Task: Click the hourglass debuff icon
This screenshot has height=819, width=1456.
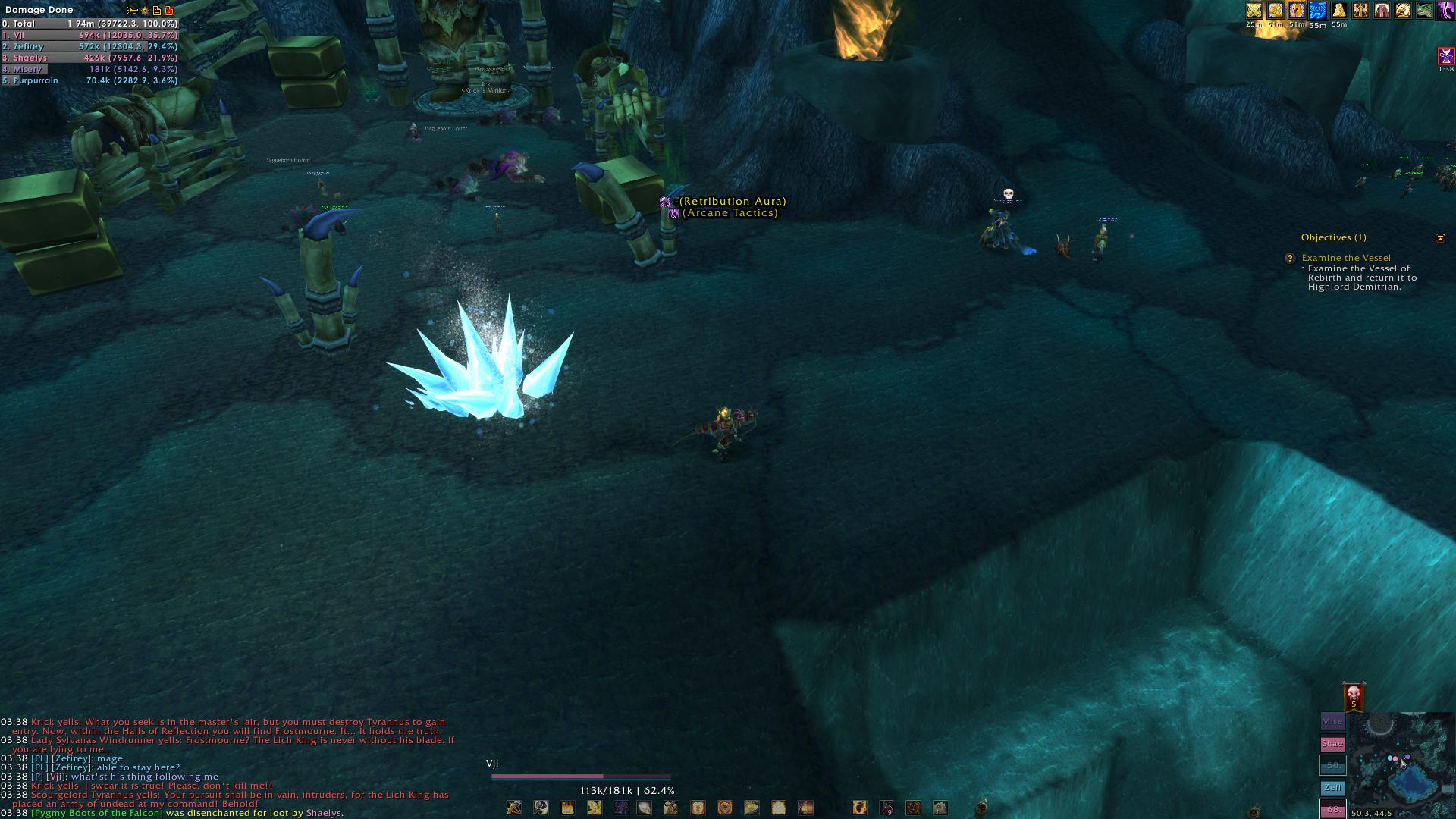Action: [1445, 56]
